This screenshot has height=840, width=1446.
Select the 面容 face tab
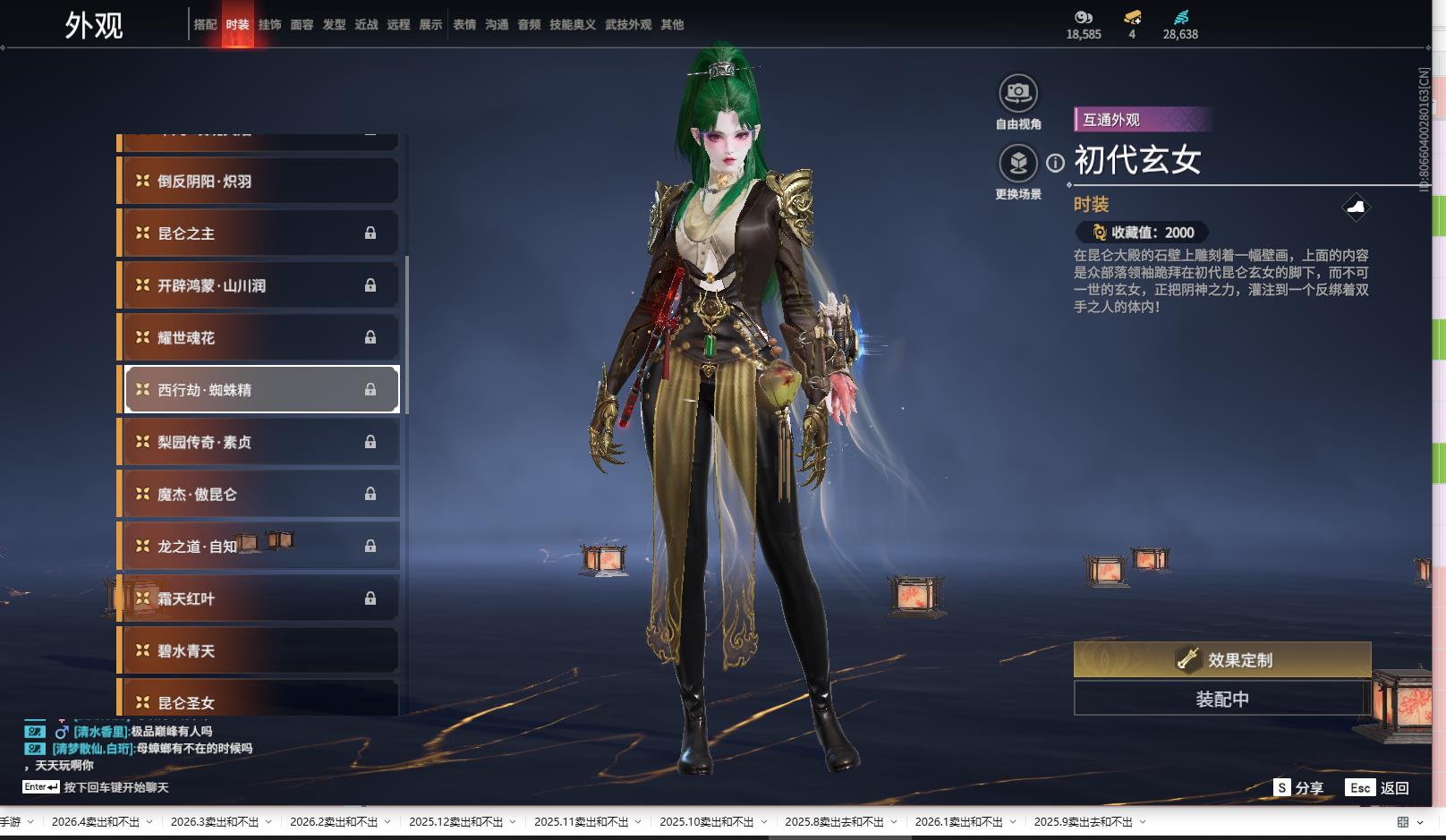(x=302, y=25)
